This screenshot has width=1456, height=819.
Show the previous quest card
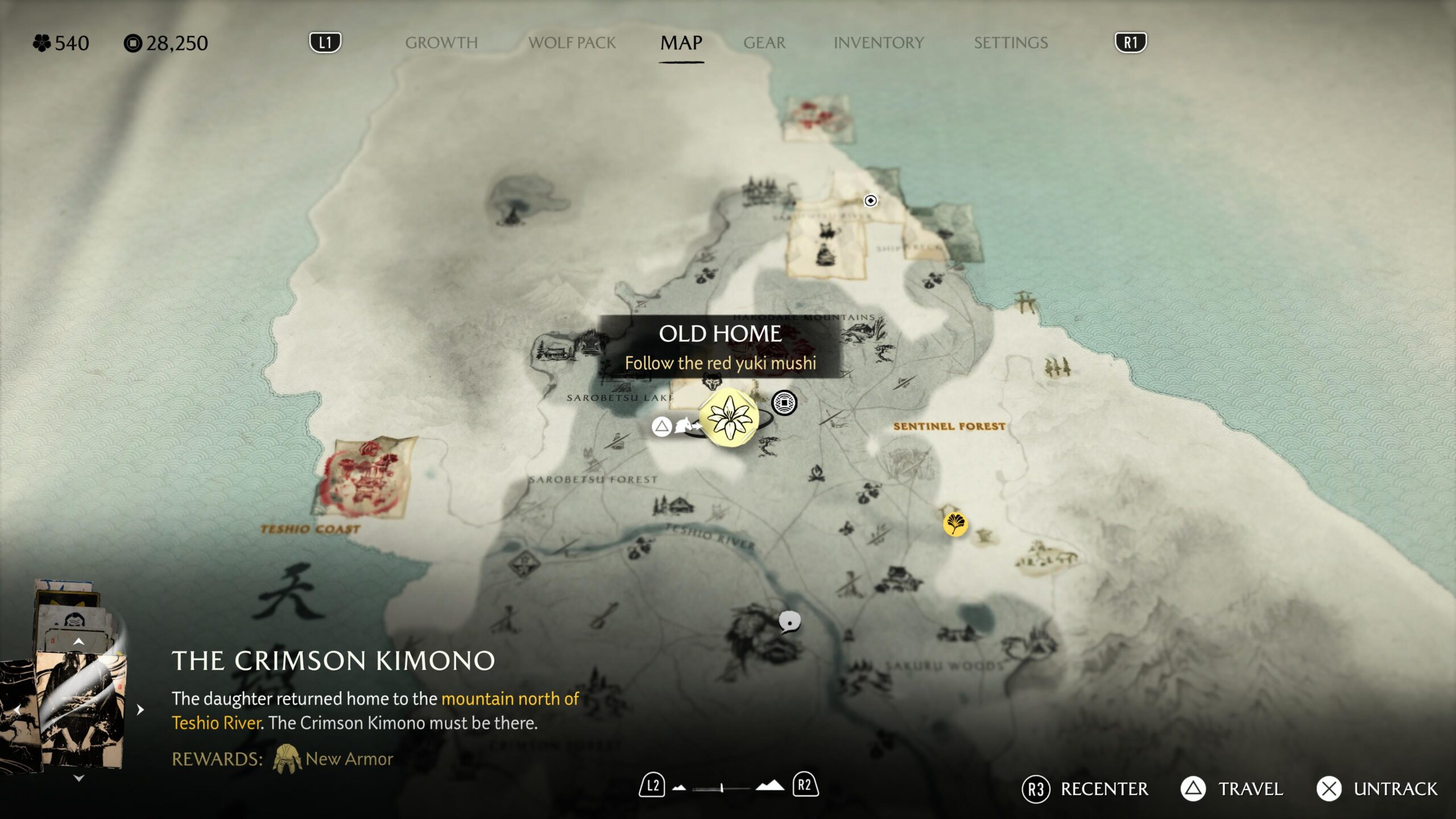click(x=17, y=710)
